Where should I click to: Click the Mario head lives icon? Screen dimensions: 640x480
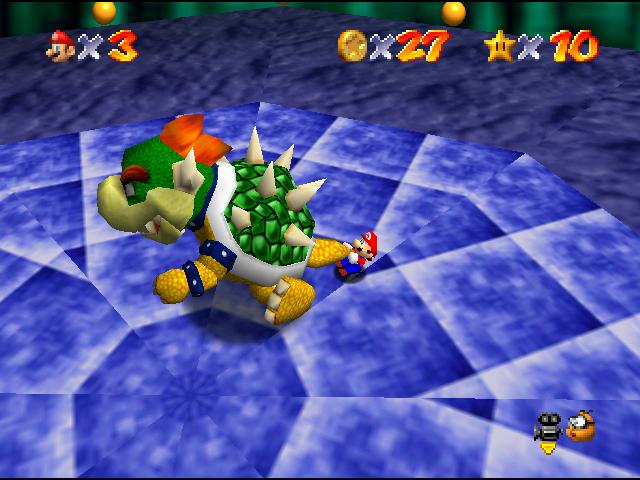[61, 46]
